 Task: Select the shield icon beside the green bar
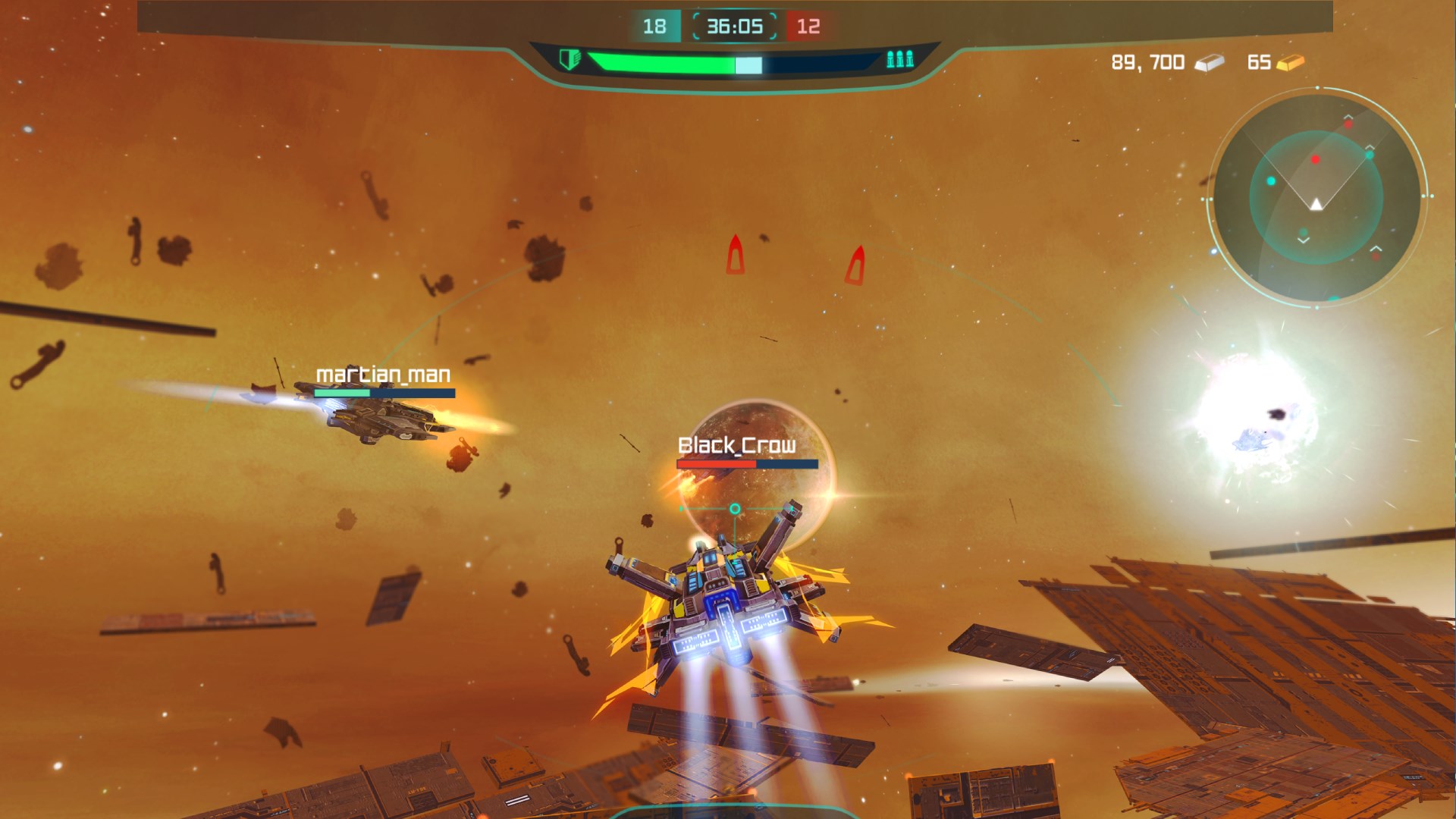569,59
